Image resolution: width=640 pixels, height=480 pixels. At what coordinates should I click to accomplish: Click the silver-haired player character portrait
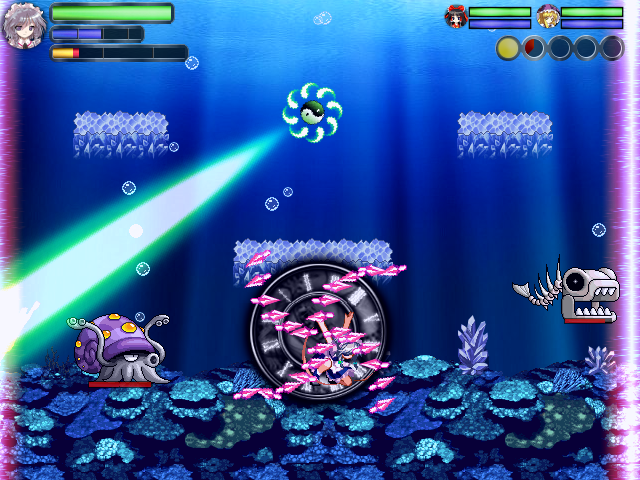[23, 28]
